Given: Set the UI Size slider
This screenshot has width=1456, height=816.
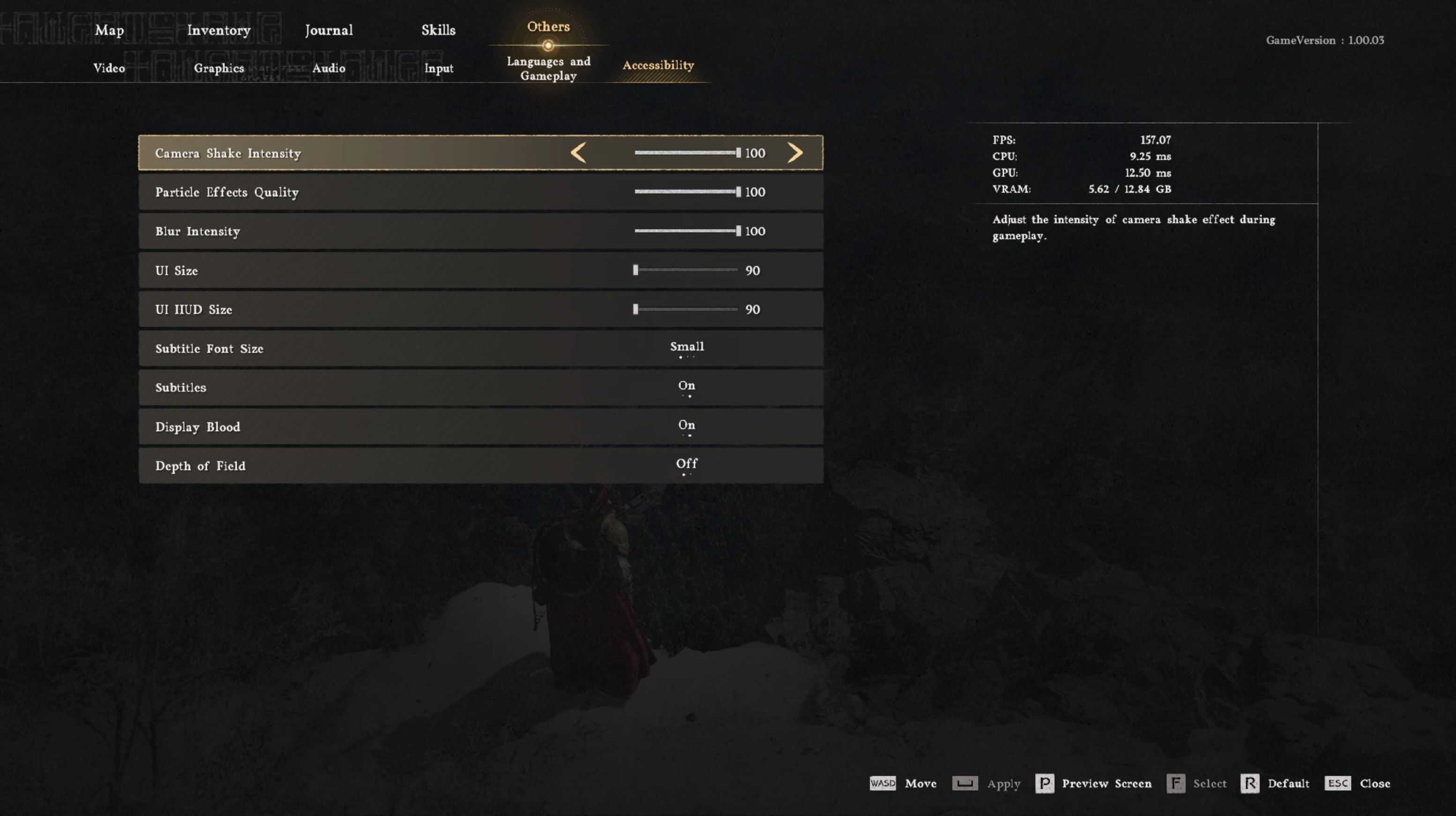Looking at the screenshot, I should click(x=686, y=270).
